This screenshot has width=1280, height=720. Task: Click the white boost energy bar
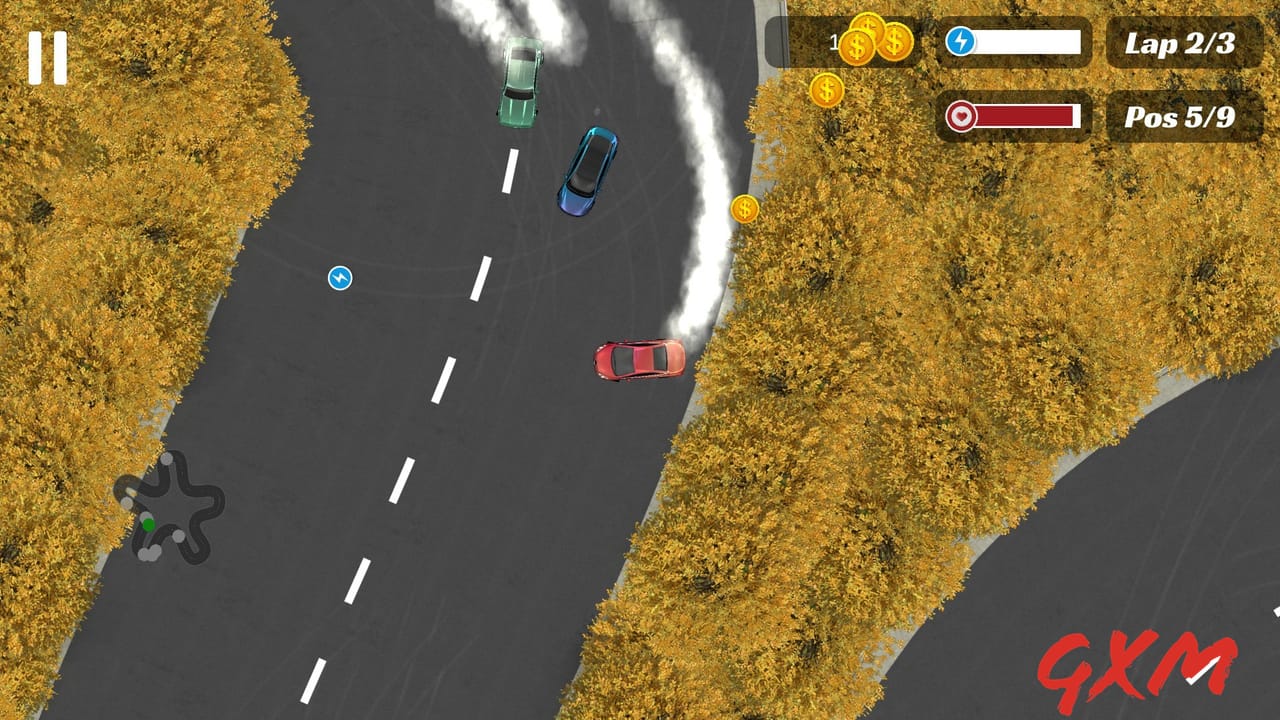pos(1028,43)
